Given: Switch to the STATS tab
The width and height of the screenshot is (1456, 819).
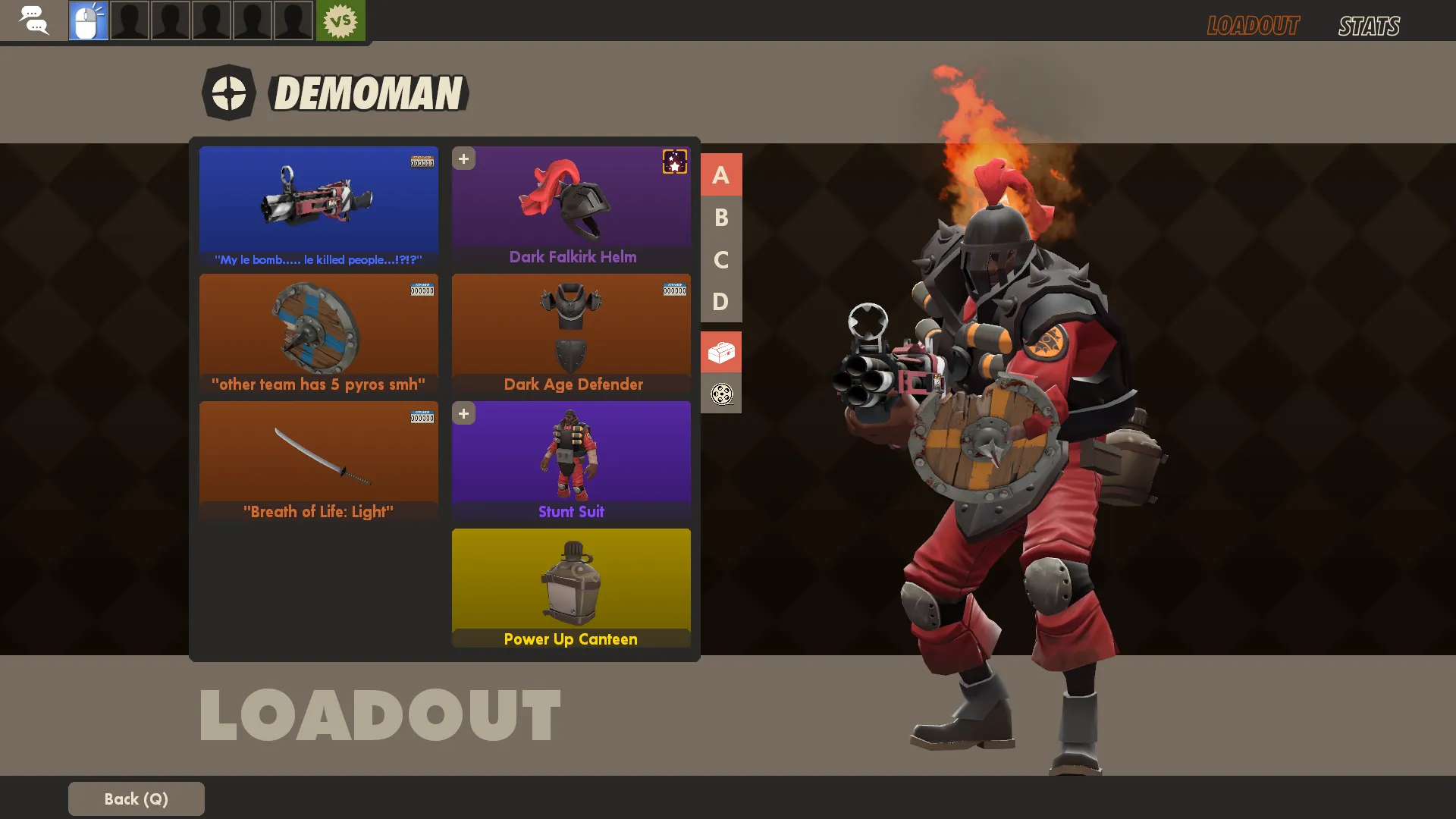Looking at the screenshot, I should (1369, 26).
